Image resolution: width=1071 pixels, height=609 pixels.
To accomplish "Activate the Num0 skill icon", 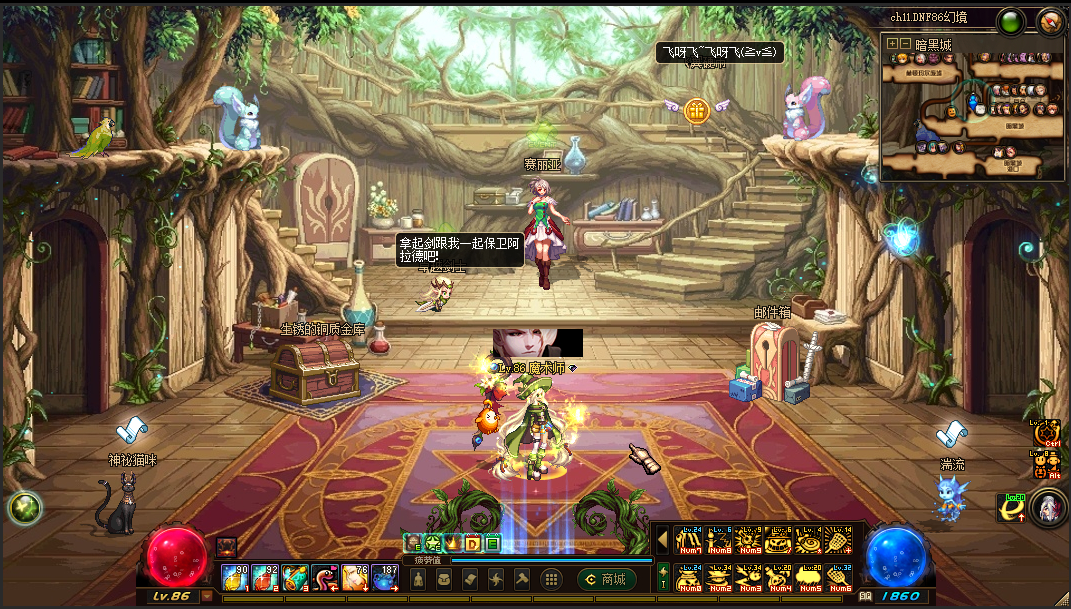I will [x=689, y=578].
